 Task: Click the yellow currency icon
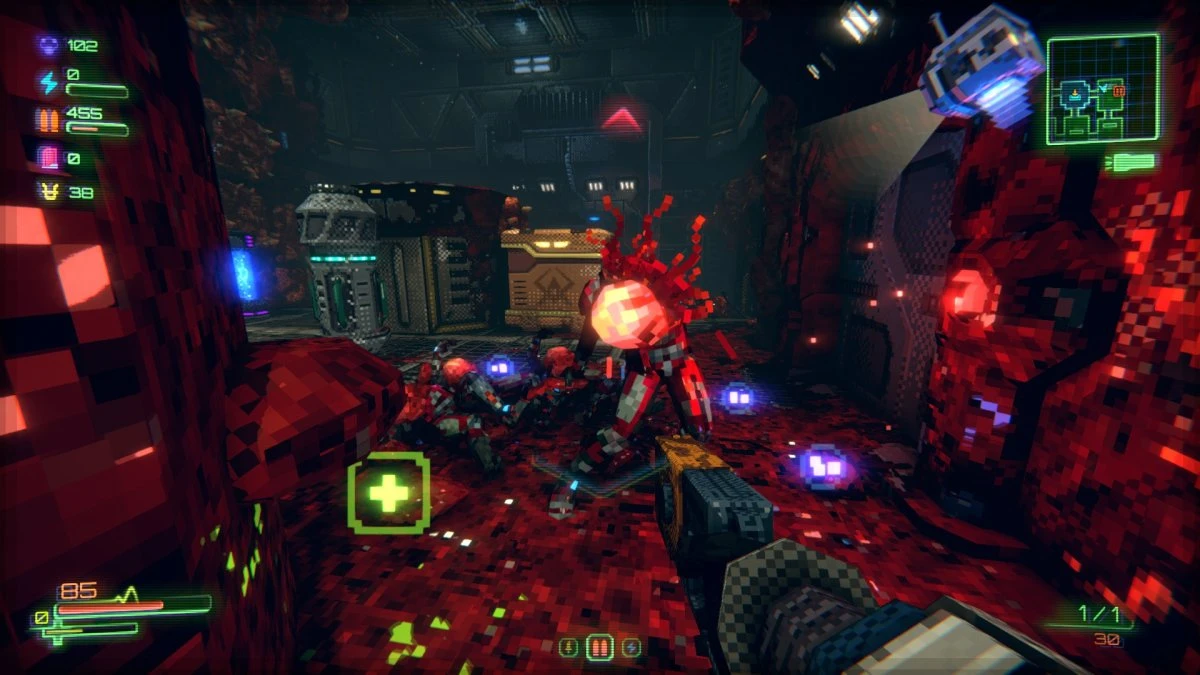tap(48, 191)
